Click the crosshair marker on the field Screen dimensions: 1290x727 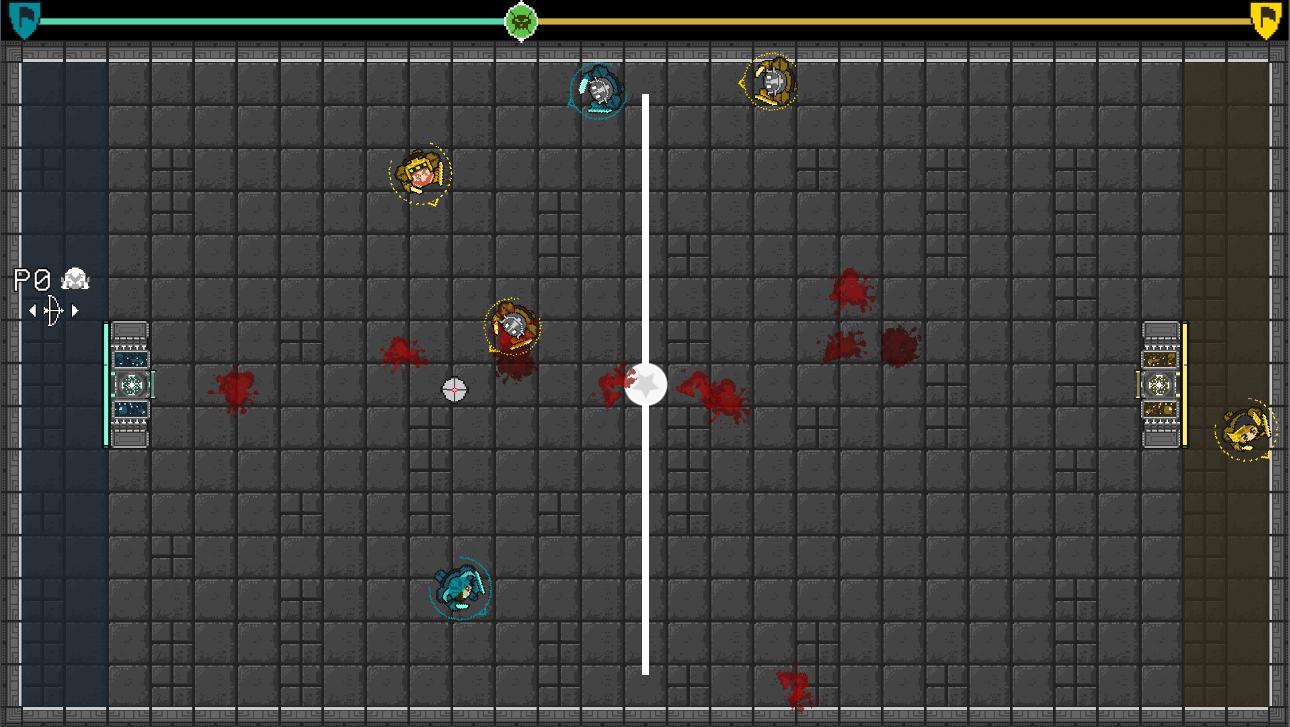coord(454,389)
